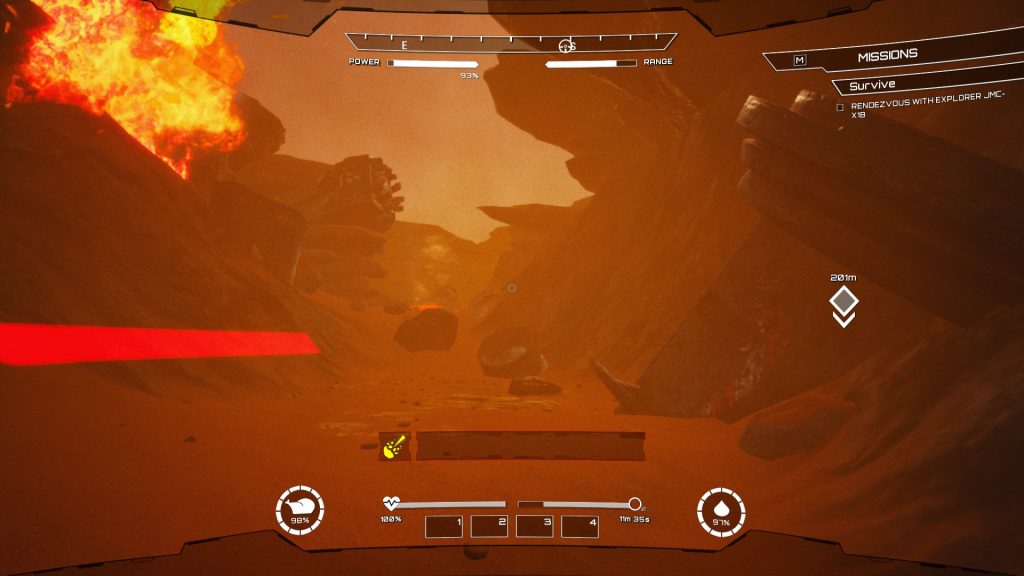Click the water droplet gauge icon
Viewport: 1024px width, 576px height.
pos(721,511)
